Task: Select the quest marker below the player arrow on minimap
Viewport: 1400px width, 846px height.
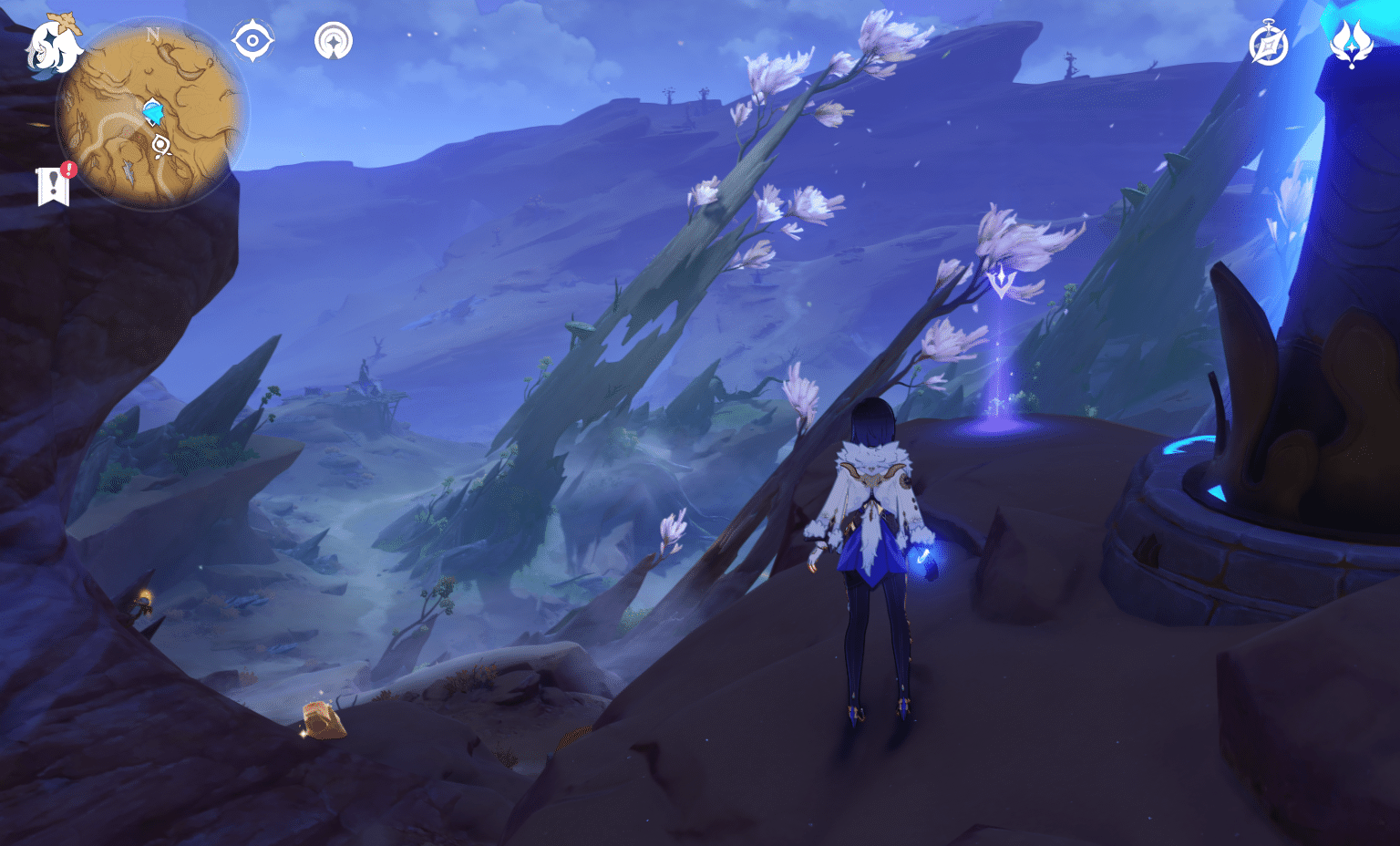Action: 160,146
